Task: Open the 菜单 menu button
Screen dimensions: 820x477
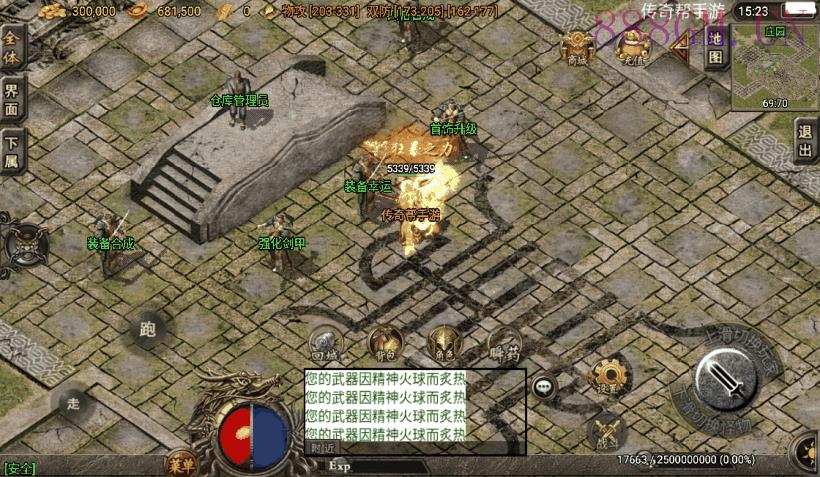Action: click(182, 463)
